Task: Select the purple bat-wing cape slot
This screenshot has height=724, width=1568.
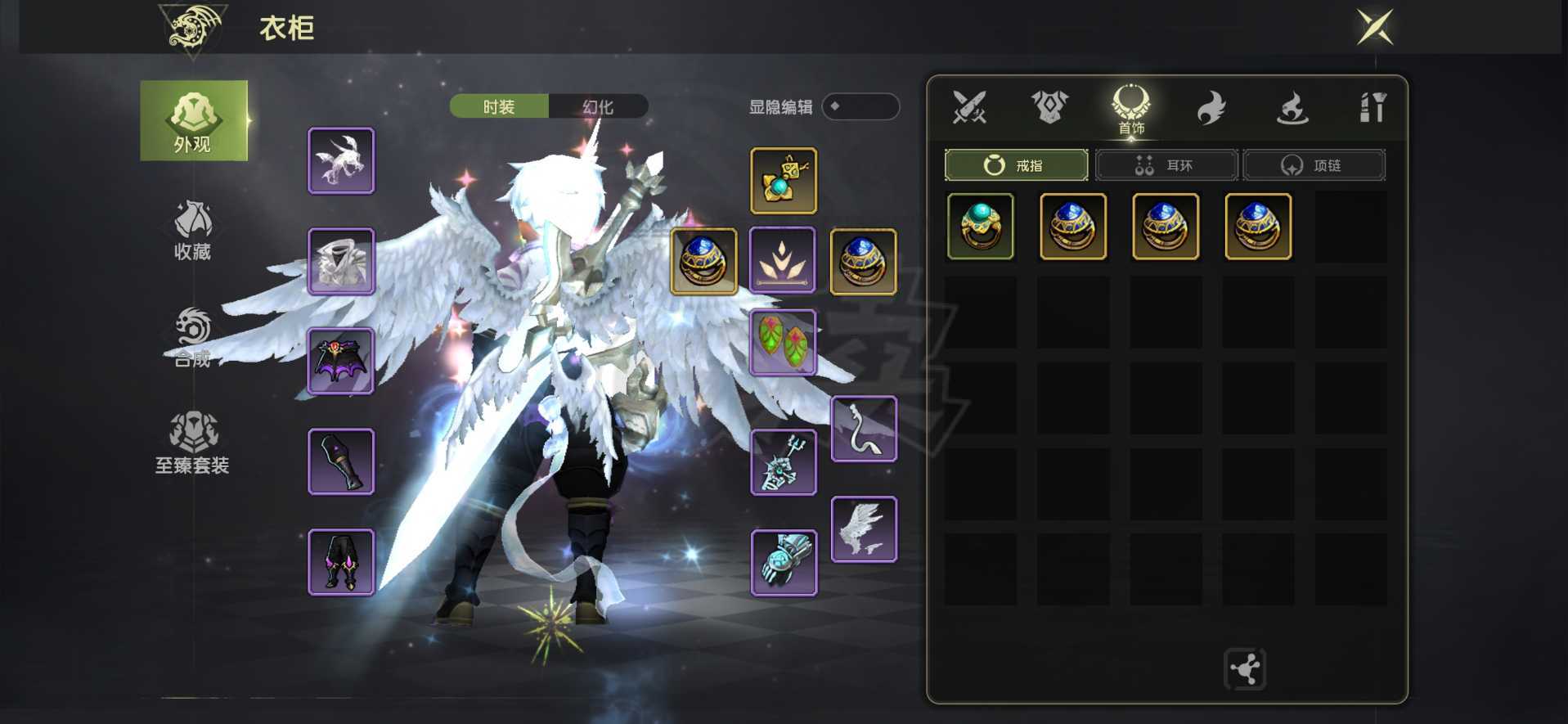Action: [x=341, y=361]
